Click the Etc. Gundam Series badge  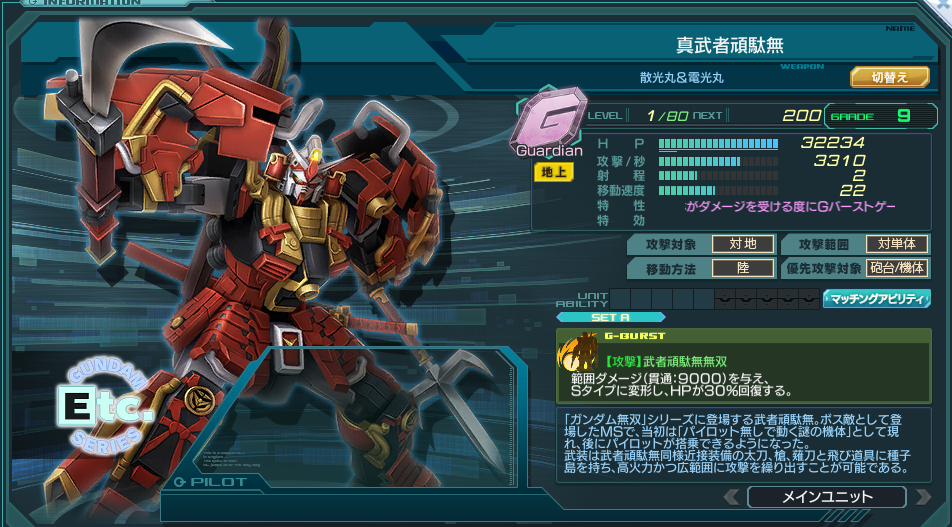[x=105, y=403]
